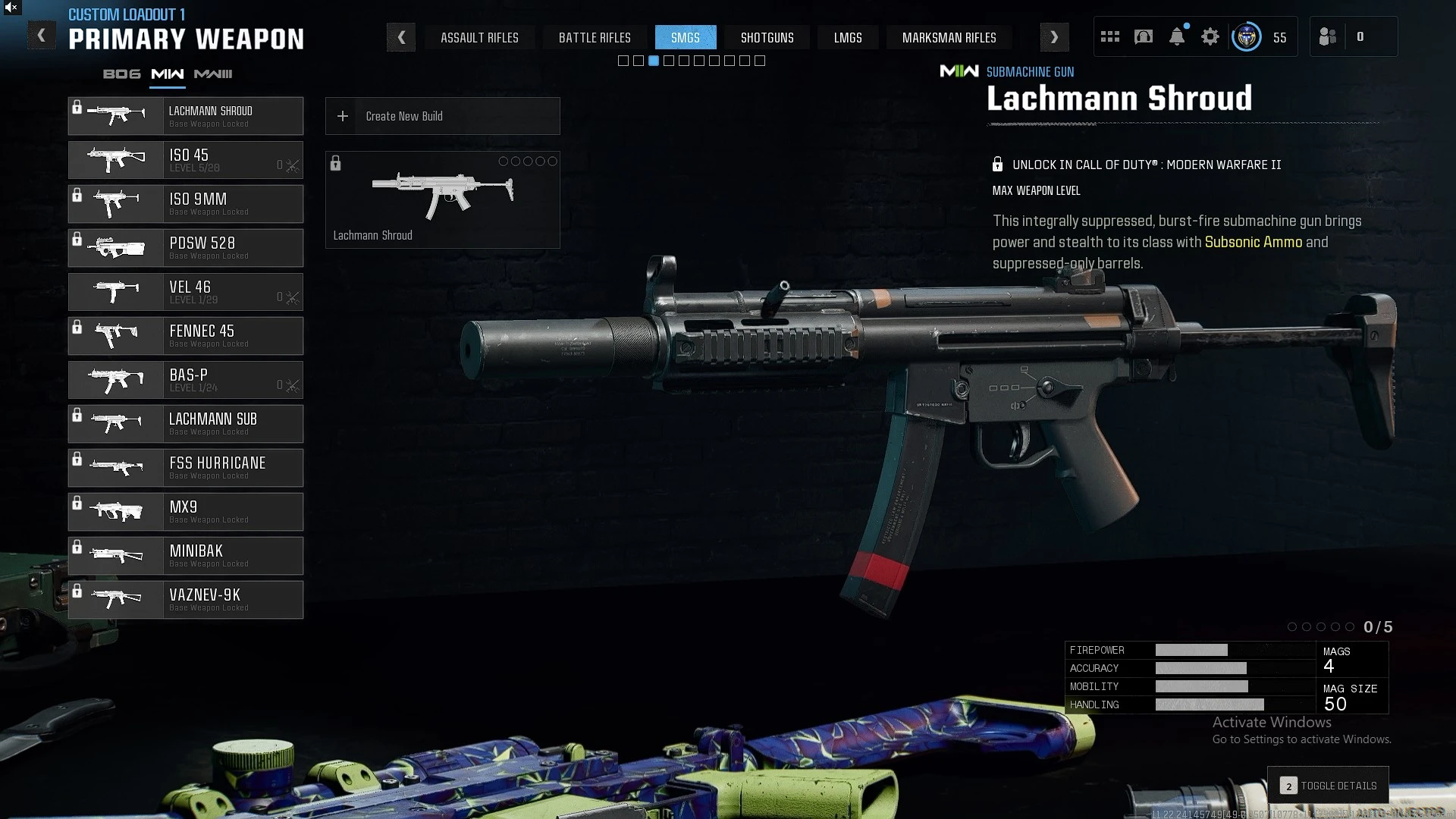Open the Battle Rifles tab
The image size is (1456, 819).
[595, 38]
